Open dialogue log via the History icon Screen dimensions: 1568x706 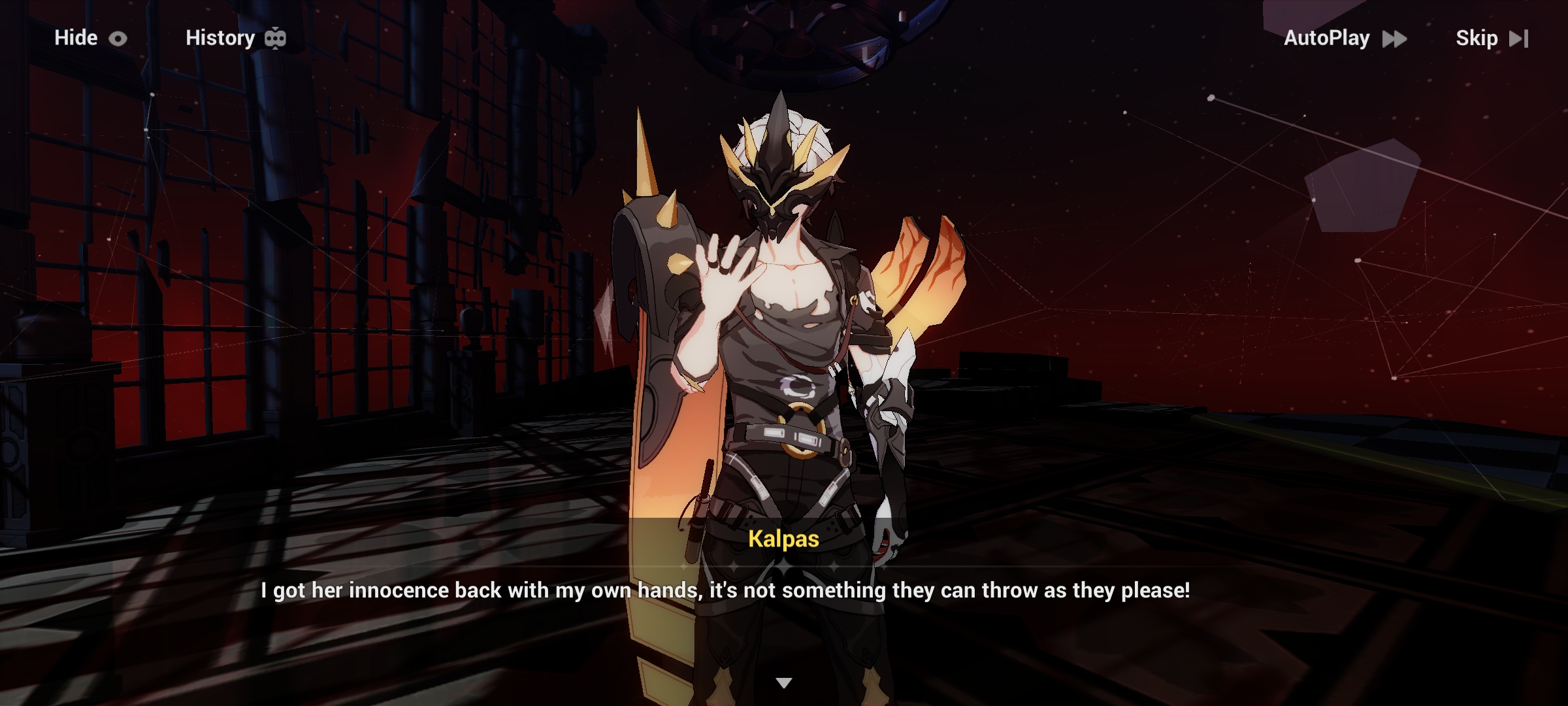(x=275, y=38)
